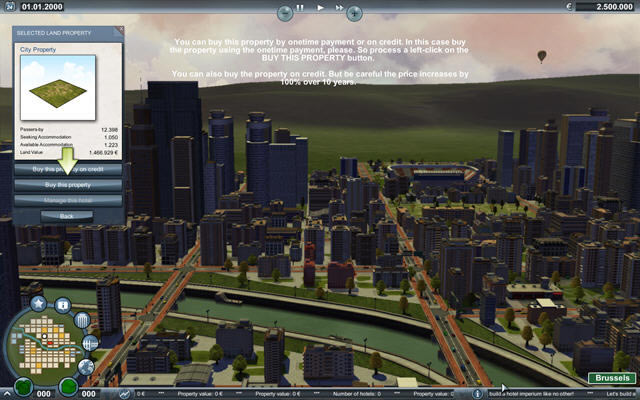
Task: Click the plus button on top bar
Action: 356,10
